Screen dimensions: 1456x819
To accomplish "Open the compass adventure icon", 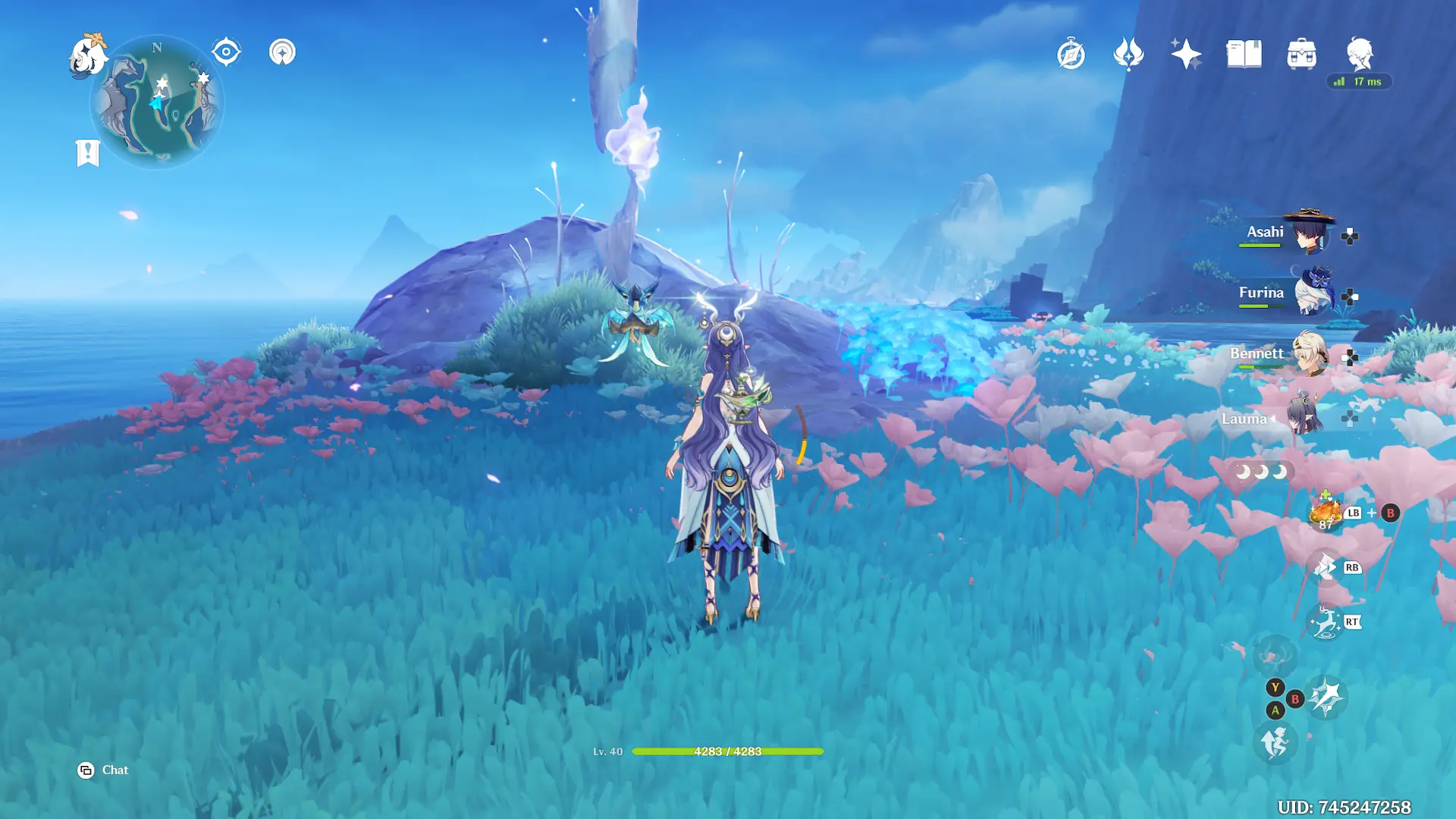I will click(x=1071, y=55).
